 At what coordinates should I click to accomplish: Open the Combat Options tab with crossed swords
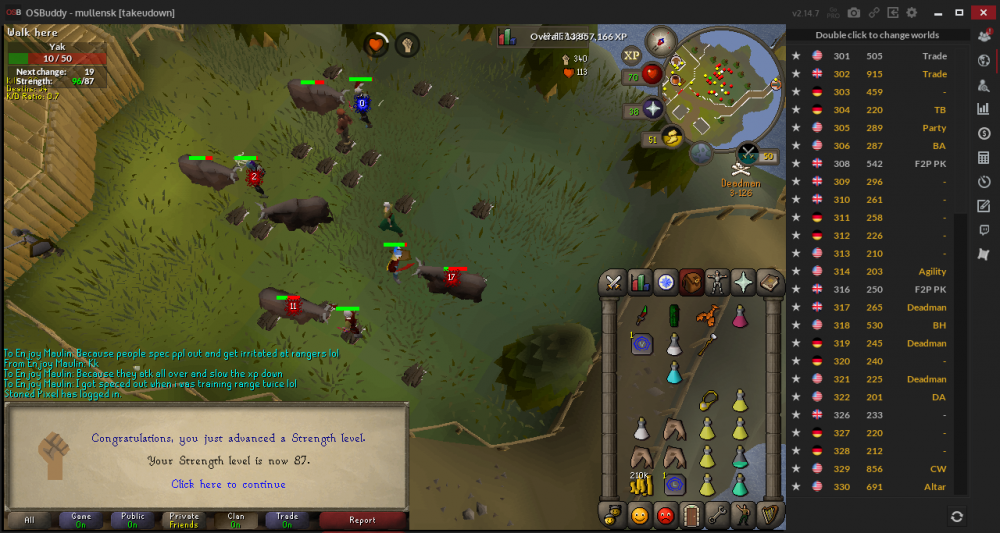[x=612, y=283]
